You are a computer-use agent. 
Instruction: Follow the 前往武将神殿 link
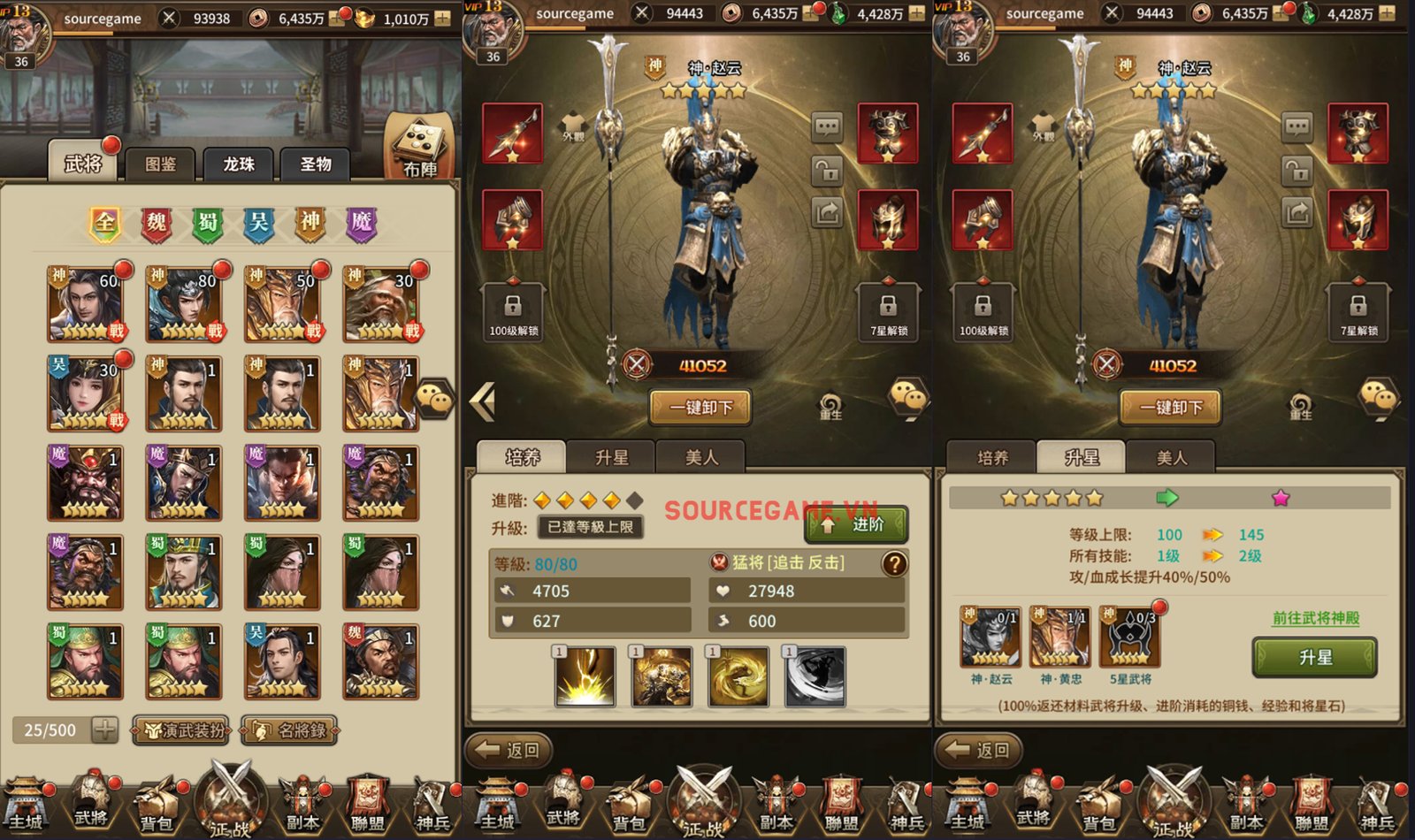[x=1315, y=618]
